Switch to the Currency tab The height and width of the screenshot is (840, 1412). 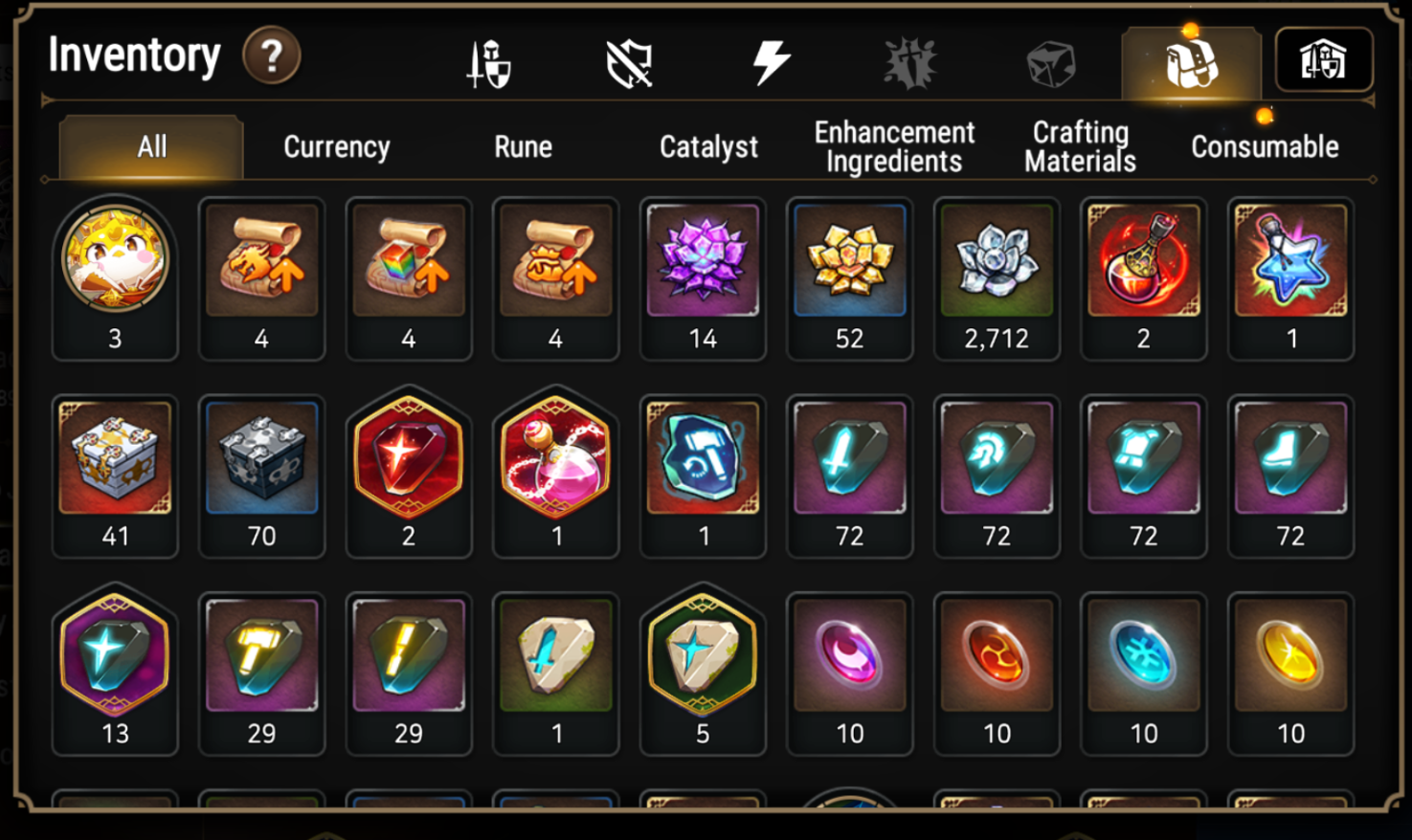point(335,146)
